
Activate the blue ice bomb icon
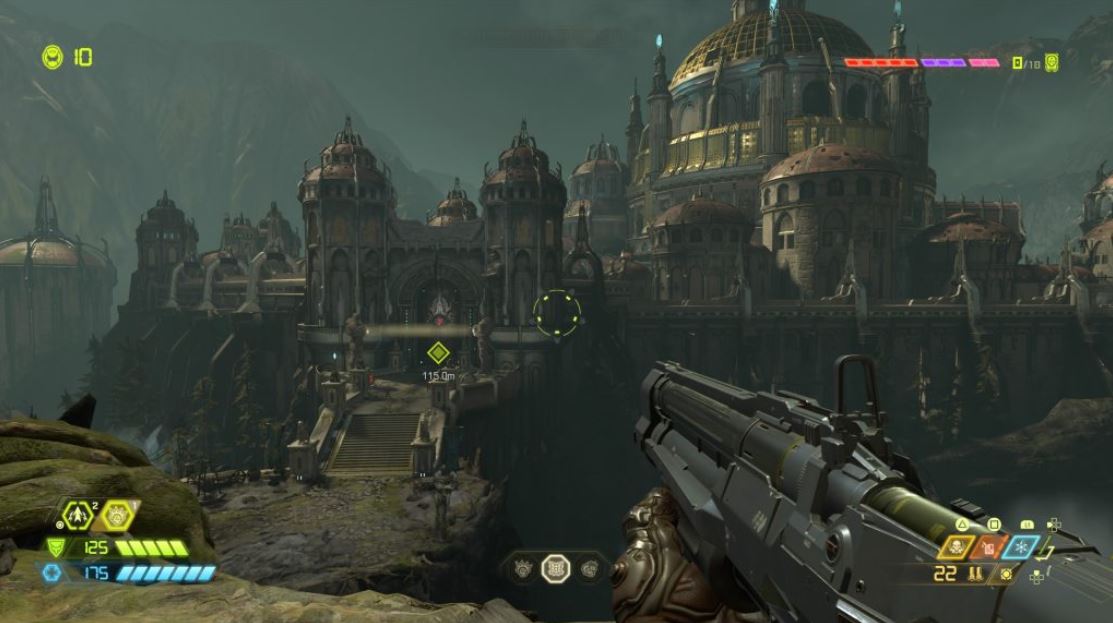click(x=1021, y=548)
